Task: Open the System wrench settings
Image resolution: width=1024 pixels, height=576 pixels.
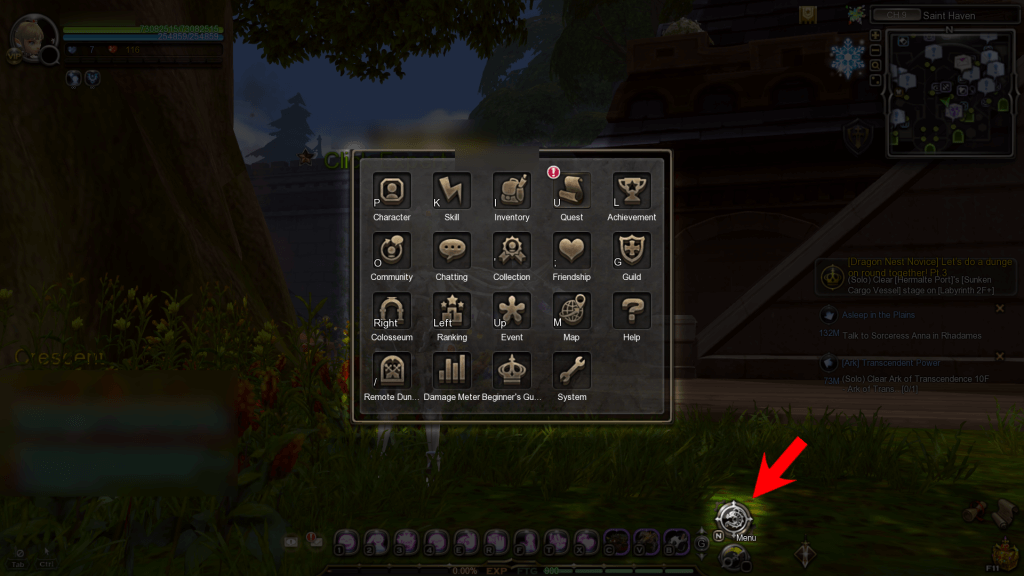Action: click(x=571, y=370)
